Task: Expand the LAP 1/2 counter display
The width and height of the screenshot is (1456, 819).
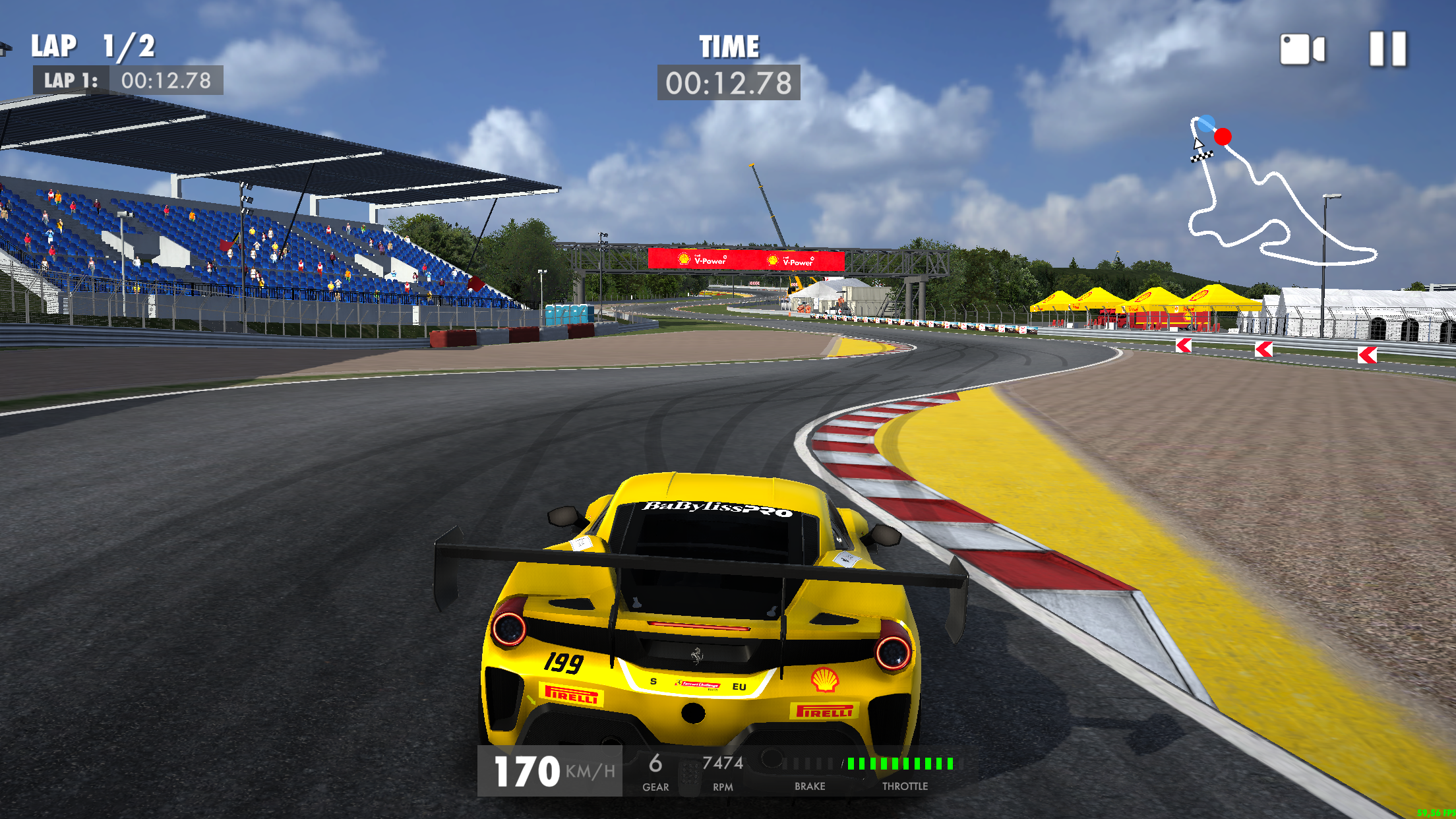Action: (x=92, y=46)
